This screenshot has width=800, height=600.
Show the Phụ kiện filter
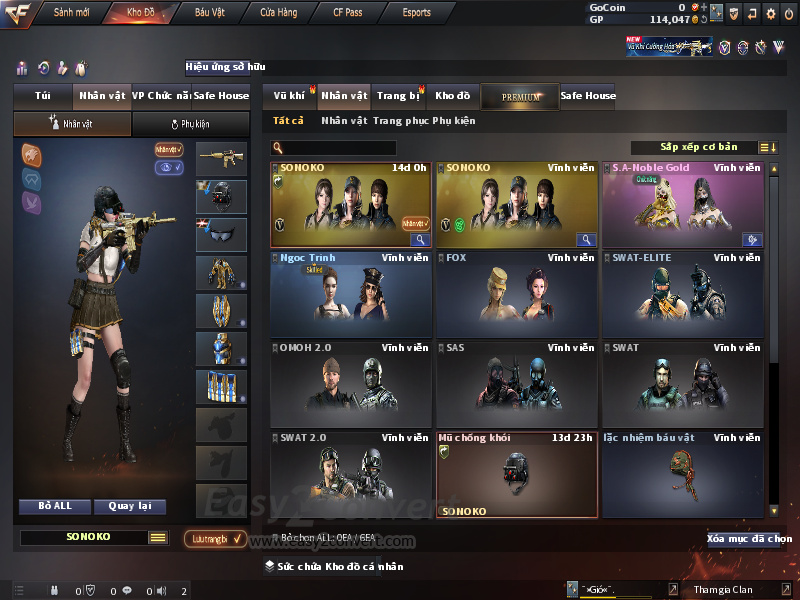453,121
